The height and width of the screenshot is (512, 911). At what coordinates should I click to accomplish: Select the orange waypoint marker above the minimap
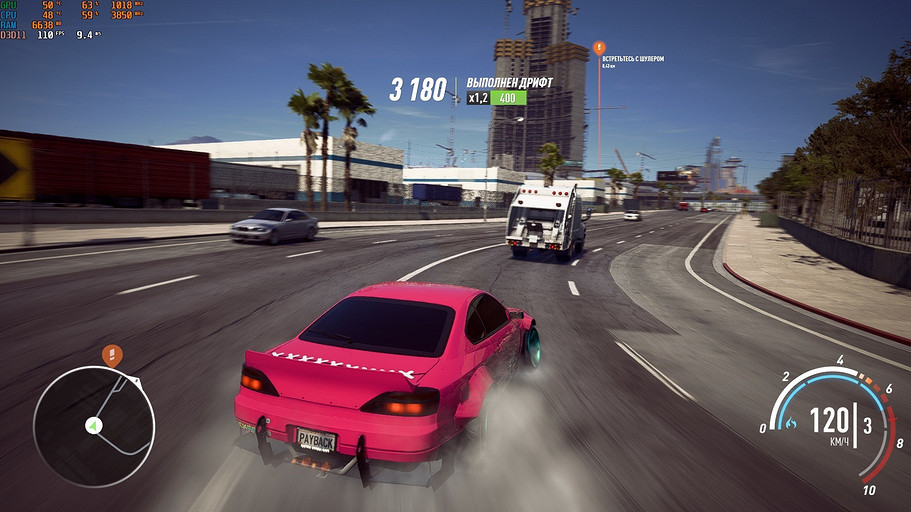point(113,353)
